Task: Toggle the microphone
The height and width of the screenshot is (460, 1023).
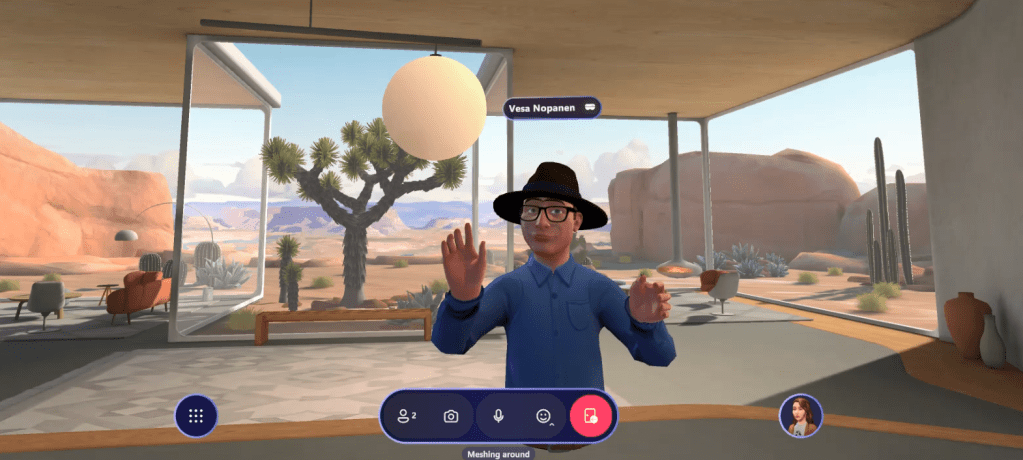Action: (498, 416)
